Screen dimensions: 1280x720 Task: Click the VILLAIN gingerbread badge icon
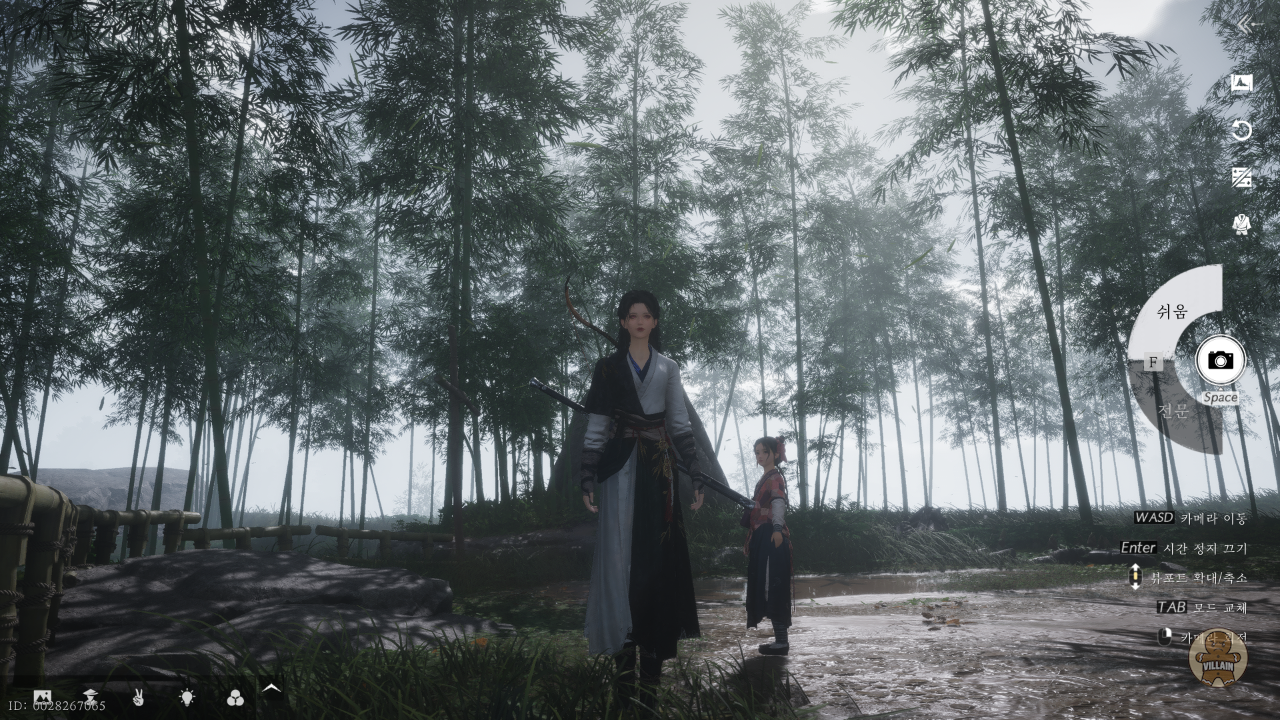coord(1217,657)
